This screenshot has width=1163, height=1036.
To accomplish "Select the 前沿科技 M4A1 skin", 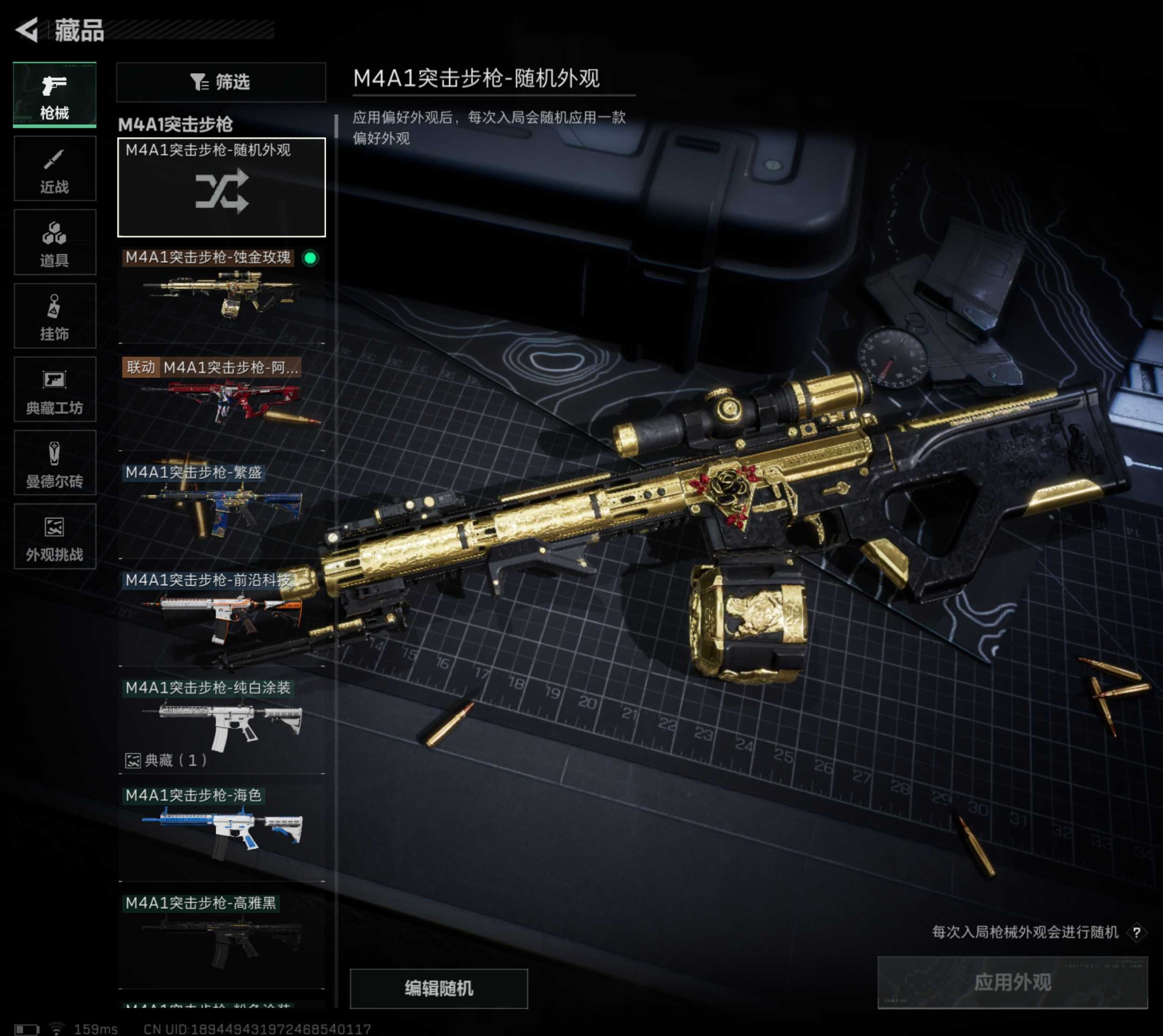I will click(x=221, y=618).
